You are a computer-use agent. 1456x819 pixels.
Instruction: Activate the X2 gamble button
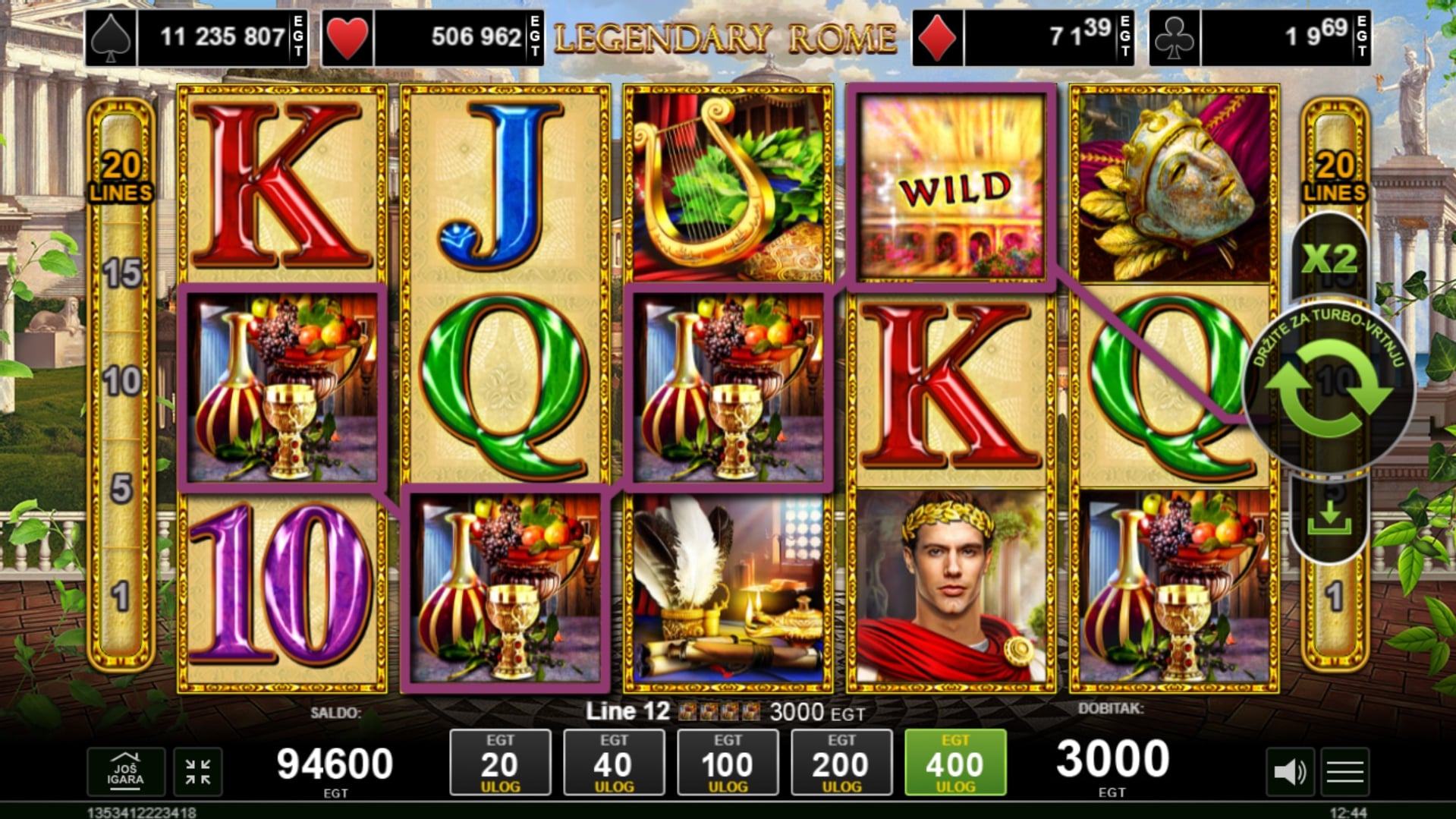(x=1329, y=259)
